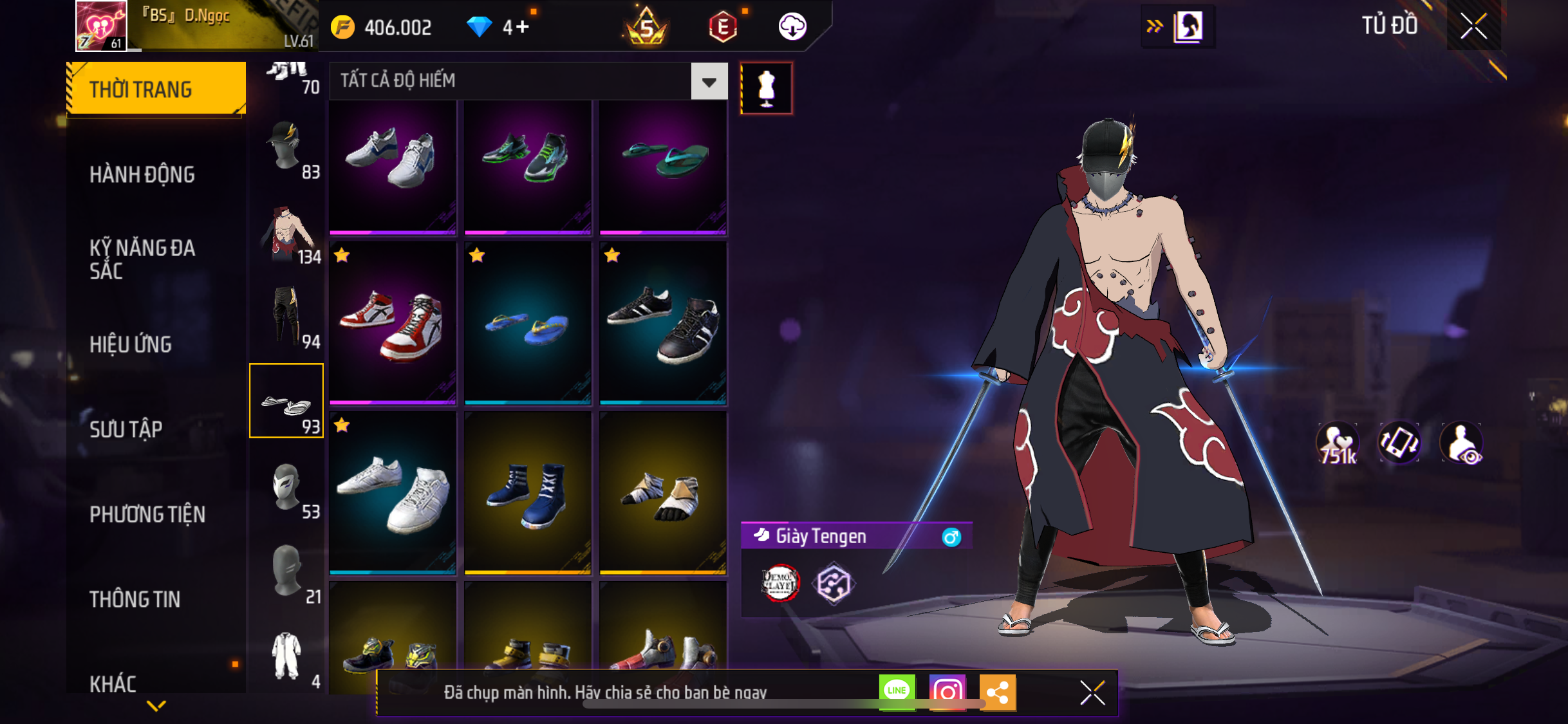Add diamonds using the plus button
1568x724 pixels.
click(x=522, y=27)
